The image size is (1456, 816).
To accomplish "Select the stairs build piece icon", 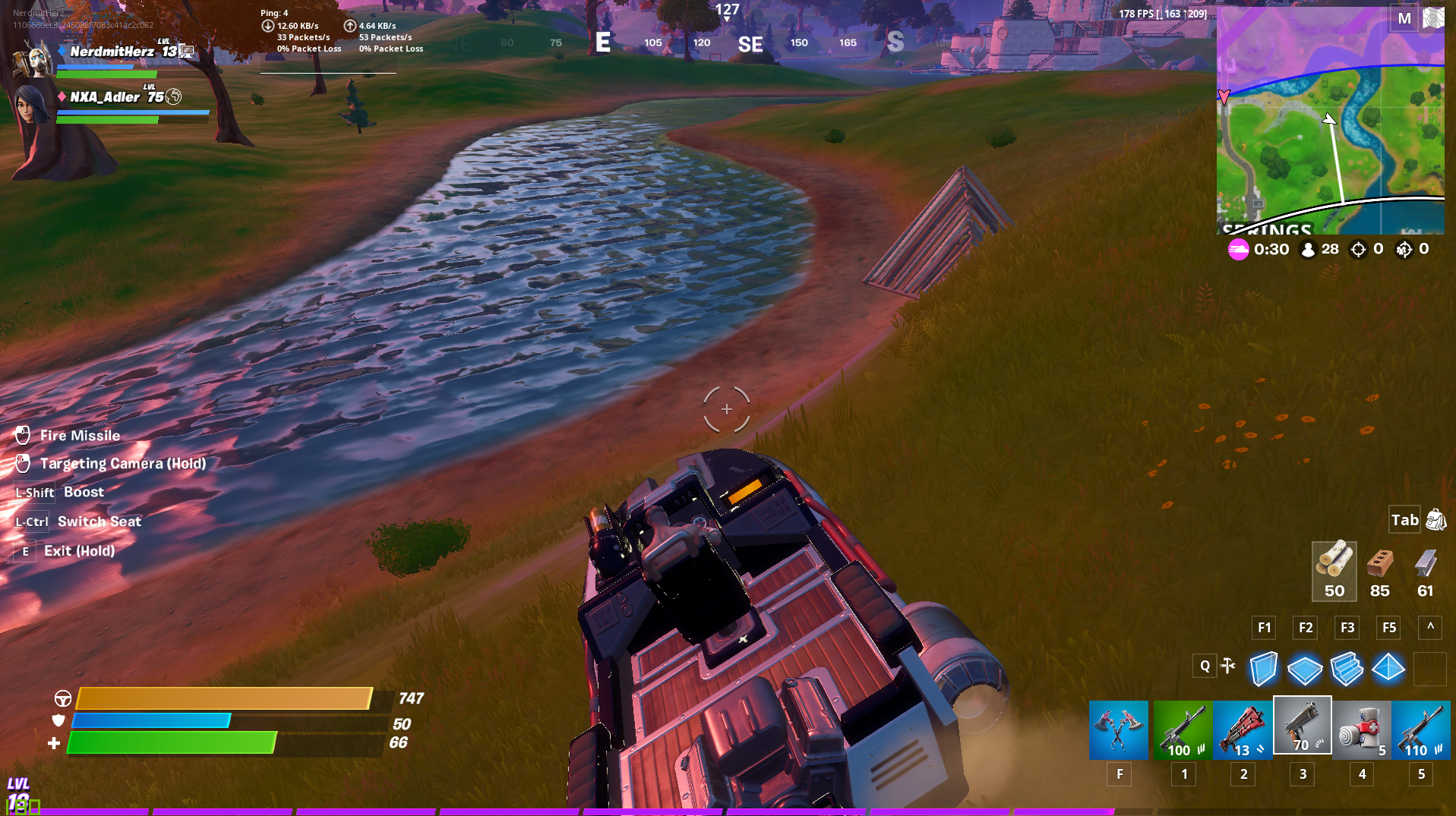I will click(1347, 669).
